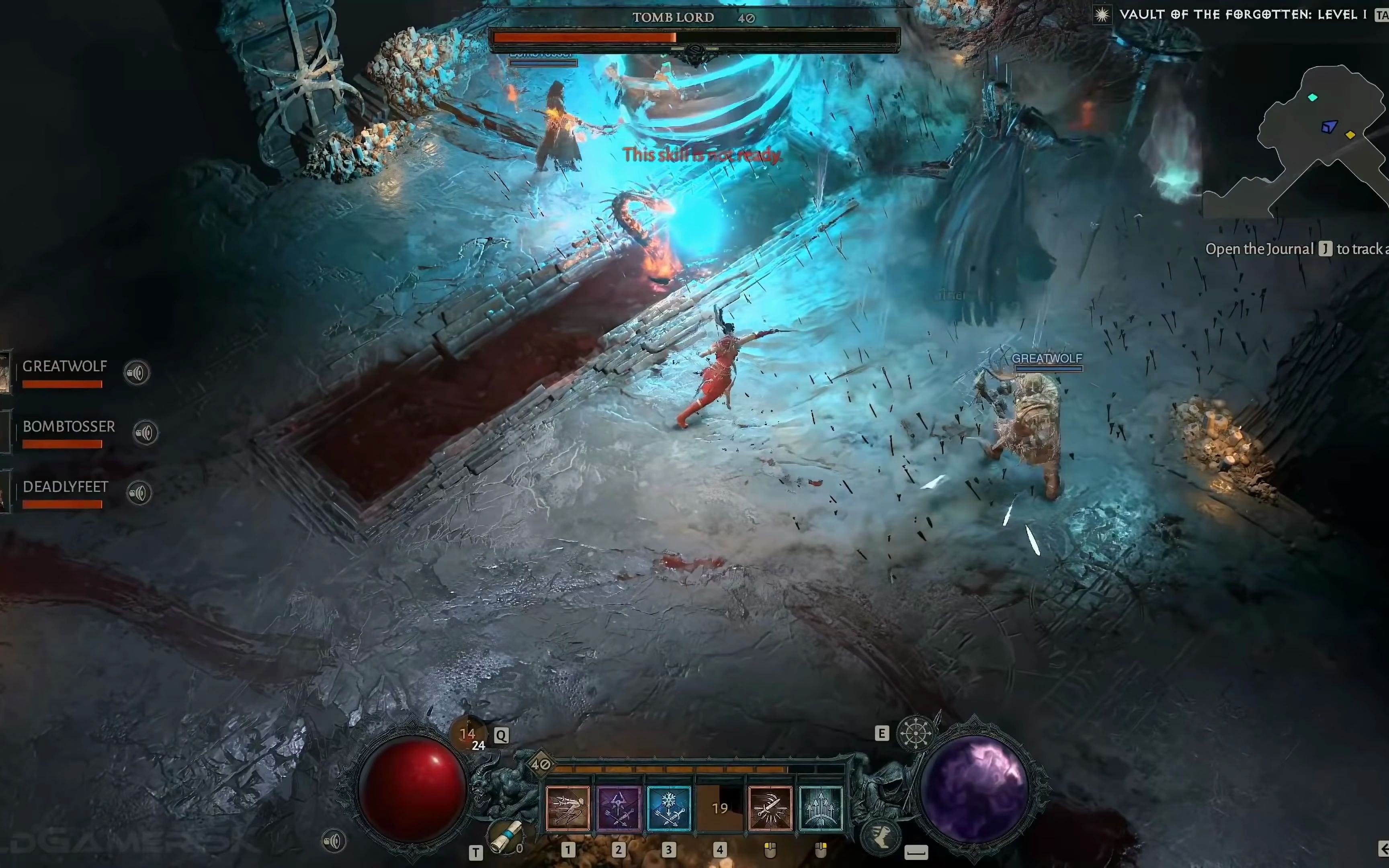The image size is (1389, 868).
Task: Use the blue cold imbuement skill
Action: pyautogui.click(x=669, y=808)
